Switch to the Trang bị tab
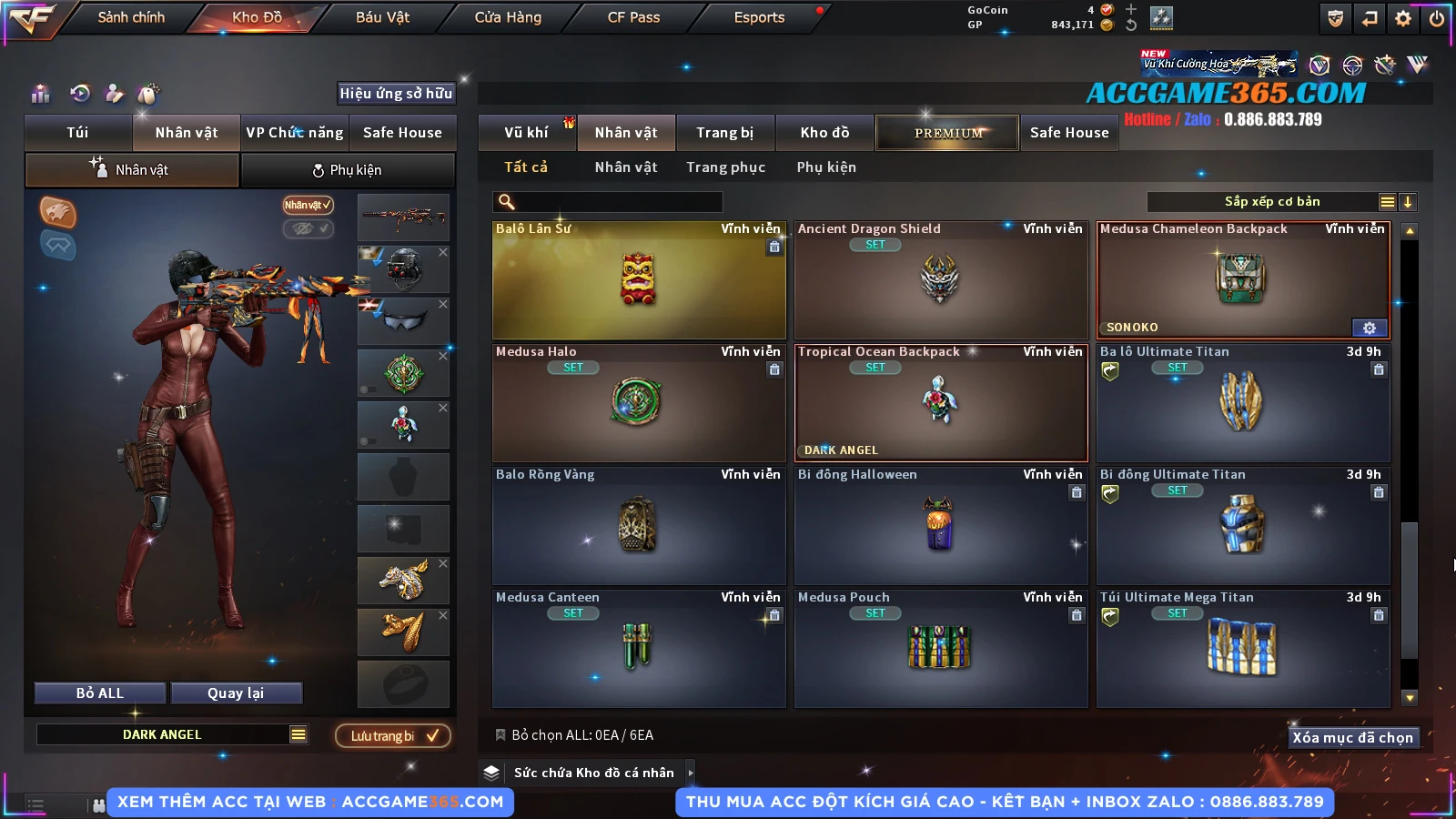 coord(724,133)
